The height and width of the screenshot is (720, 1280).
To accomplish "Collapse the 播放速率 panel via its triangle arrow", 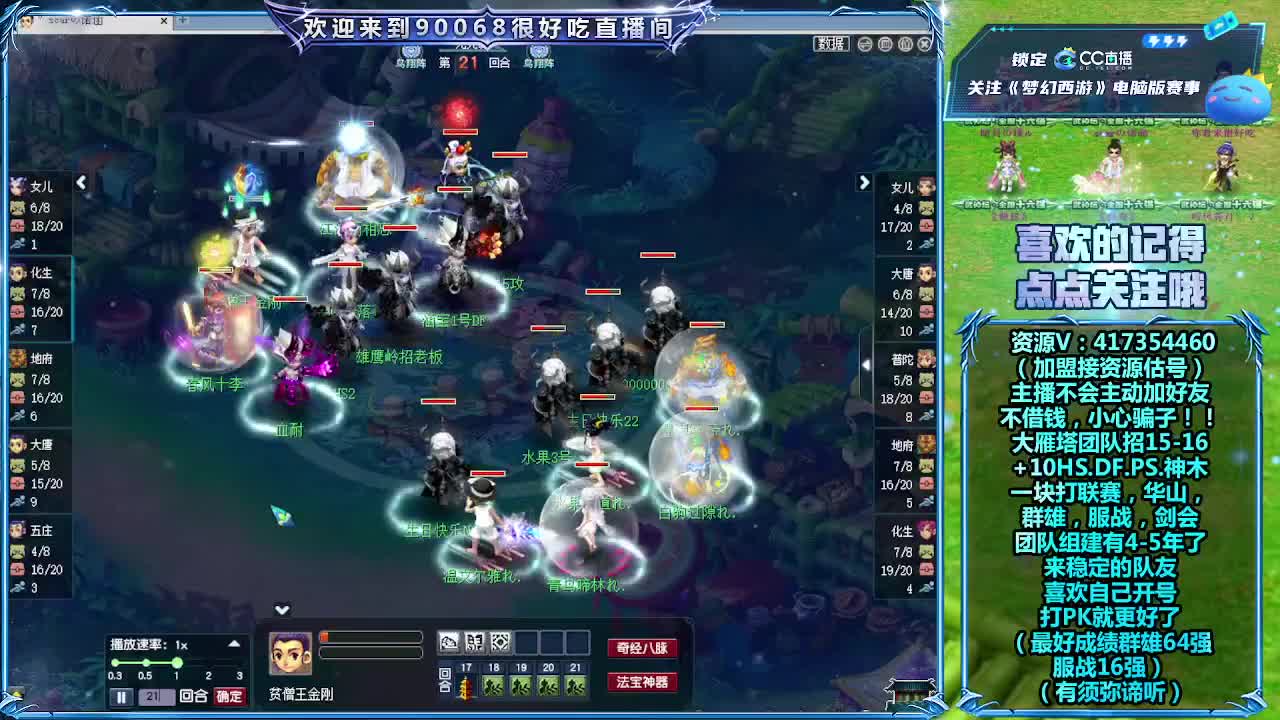I will pyautogui.click(x=233, y=644).
